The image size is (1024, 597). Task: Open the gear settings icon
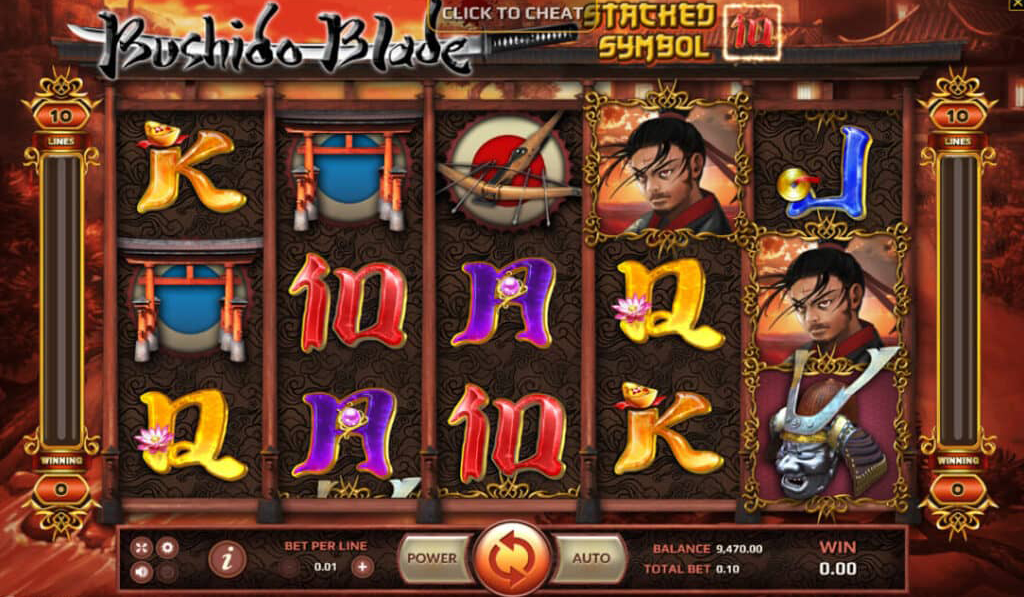click(x=167, y=547)
